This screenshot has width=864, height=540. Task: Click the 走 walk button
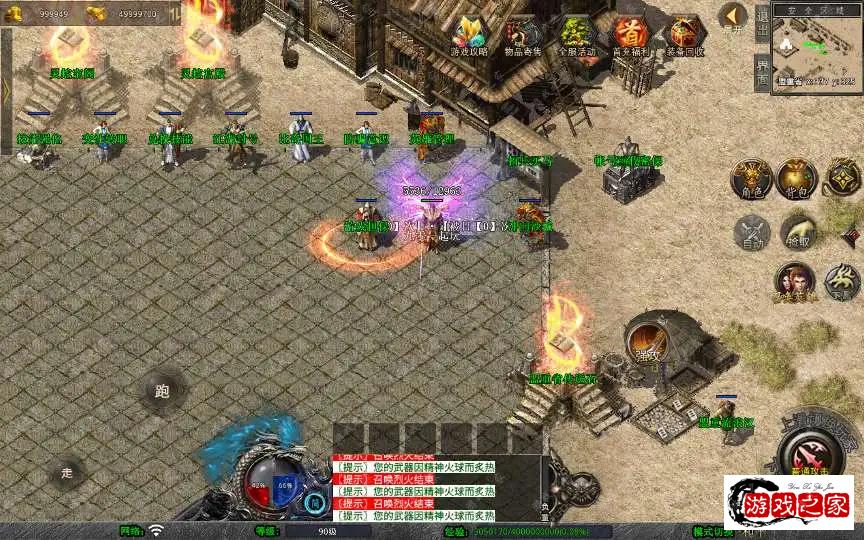click(67, 472)
